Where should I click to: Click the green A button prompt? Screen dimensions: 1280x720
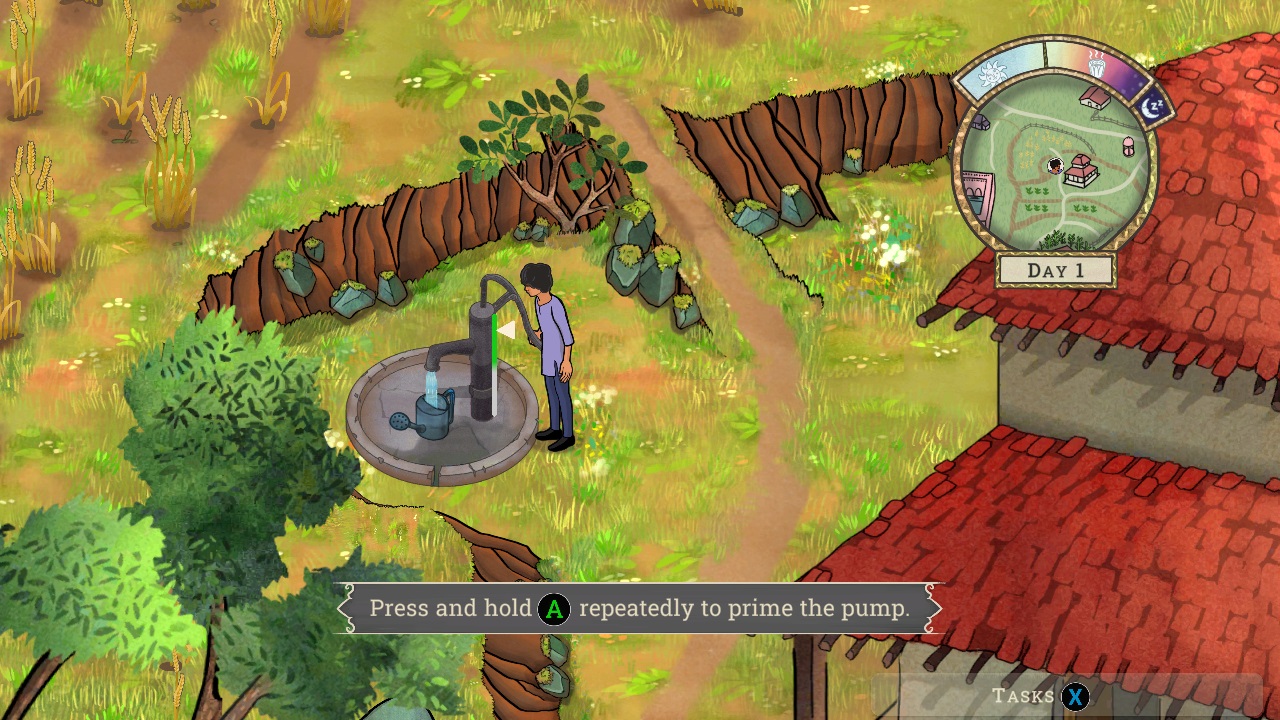tap(554, 608)
